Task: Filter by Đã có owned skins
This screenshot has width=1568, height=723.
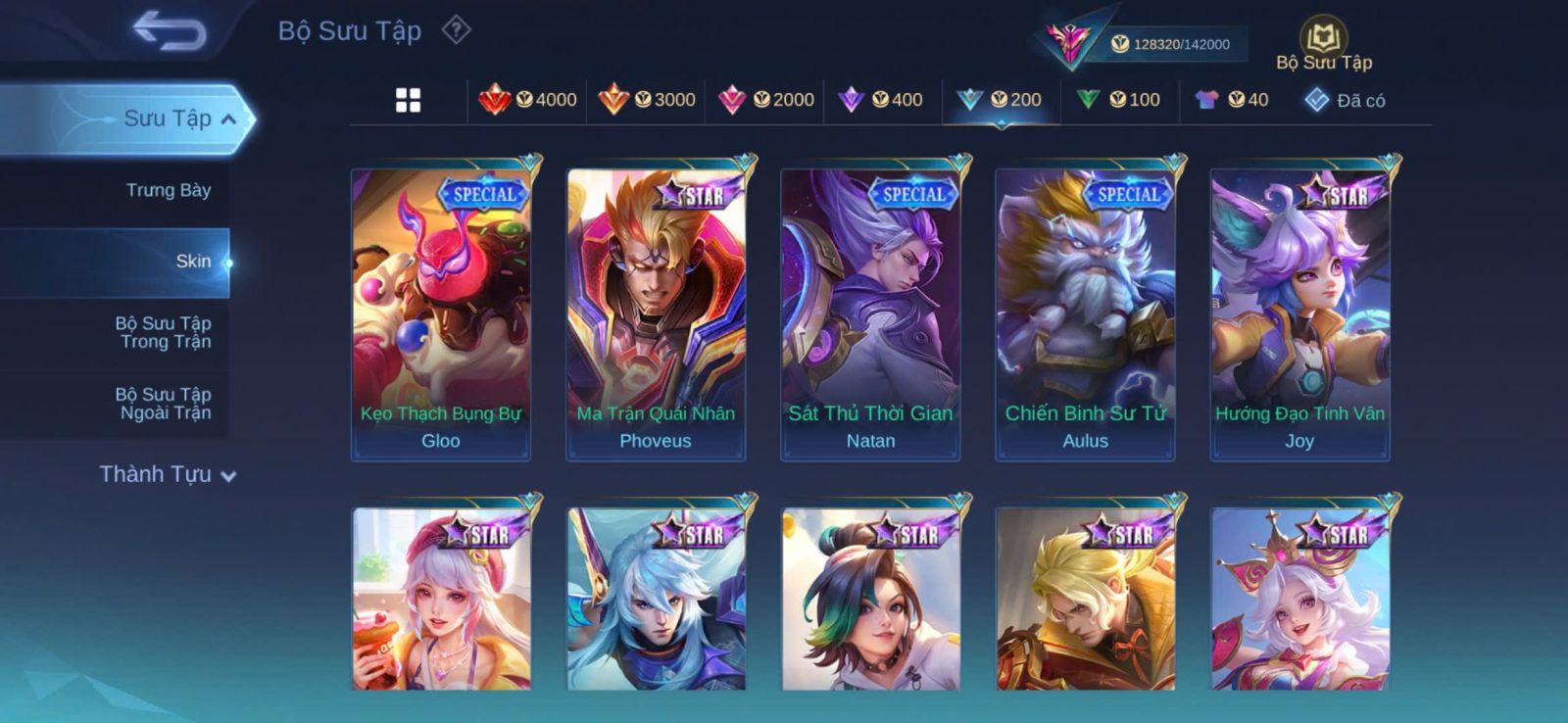Action: (1345, 100)
